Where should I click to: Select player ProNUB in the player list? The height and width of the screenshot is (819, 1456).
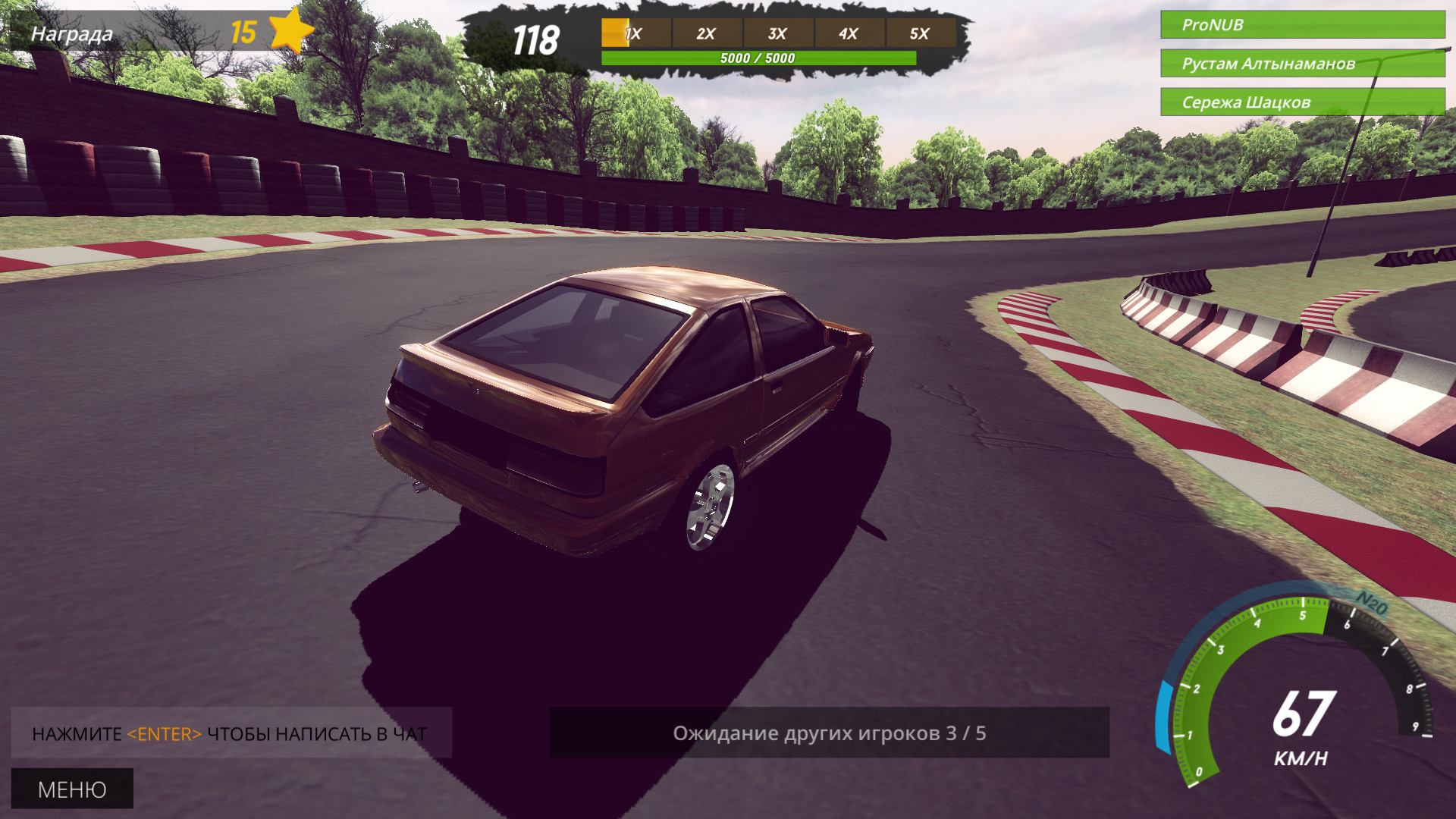[1302, 25]
